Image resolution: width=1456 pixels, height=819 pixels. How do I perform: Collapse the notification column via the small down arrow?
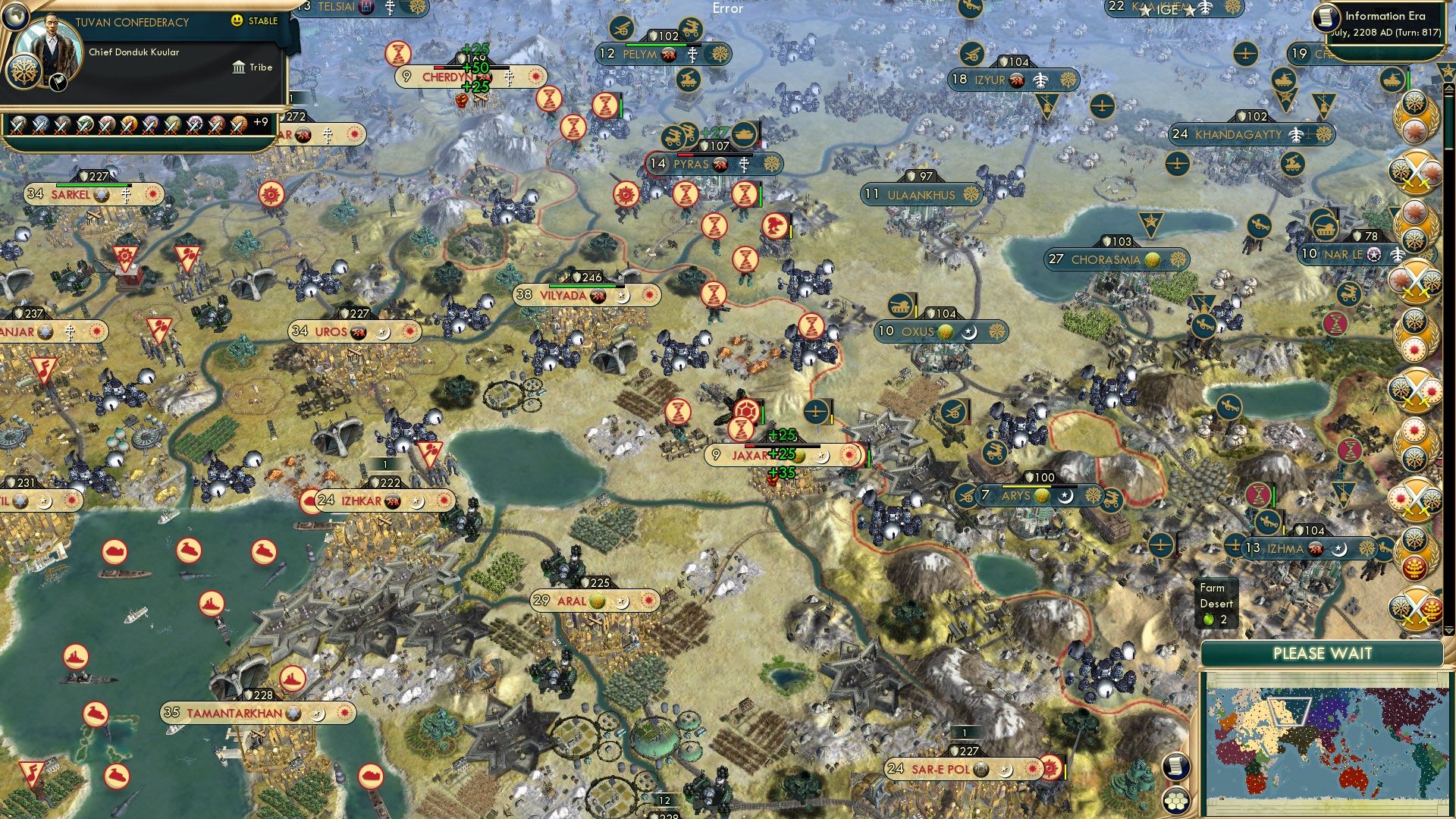click(x=1449, y=632)
